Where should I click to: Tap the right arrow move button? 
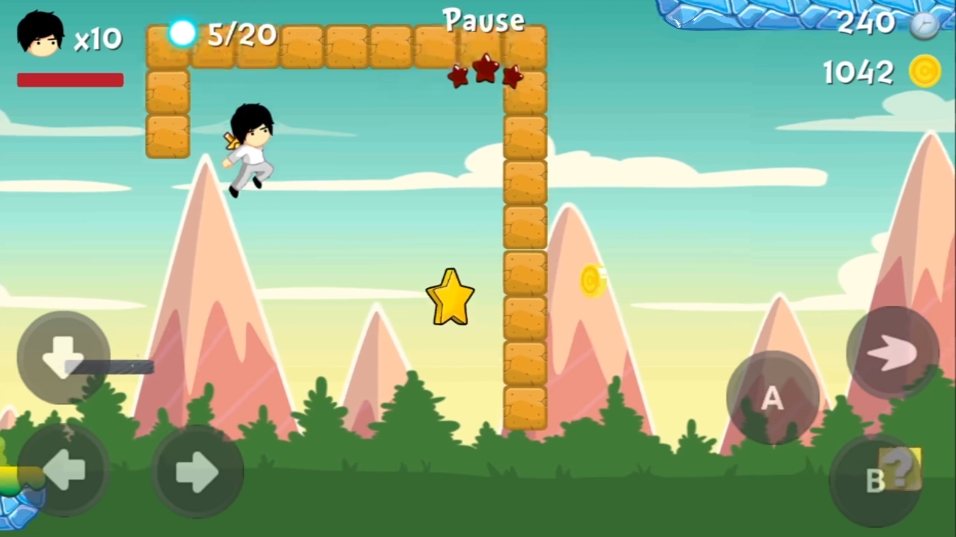197,471
